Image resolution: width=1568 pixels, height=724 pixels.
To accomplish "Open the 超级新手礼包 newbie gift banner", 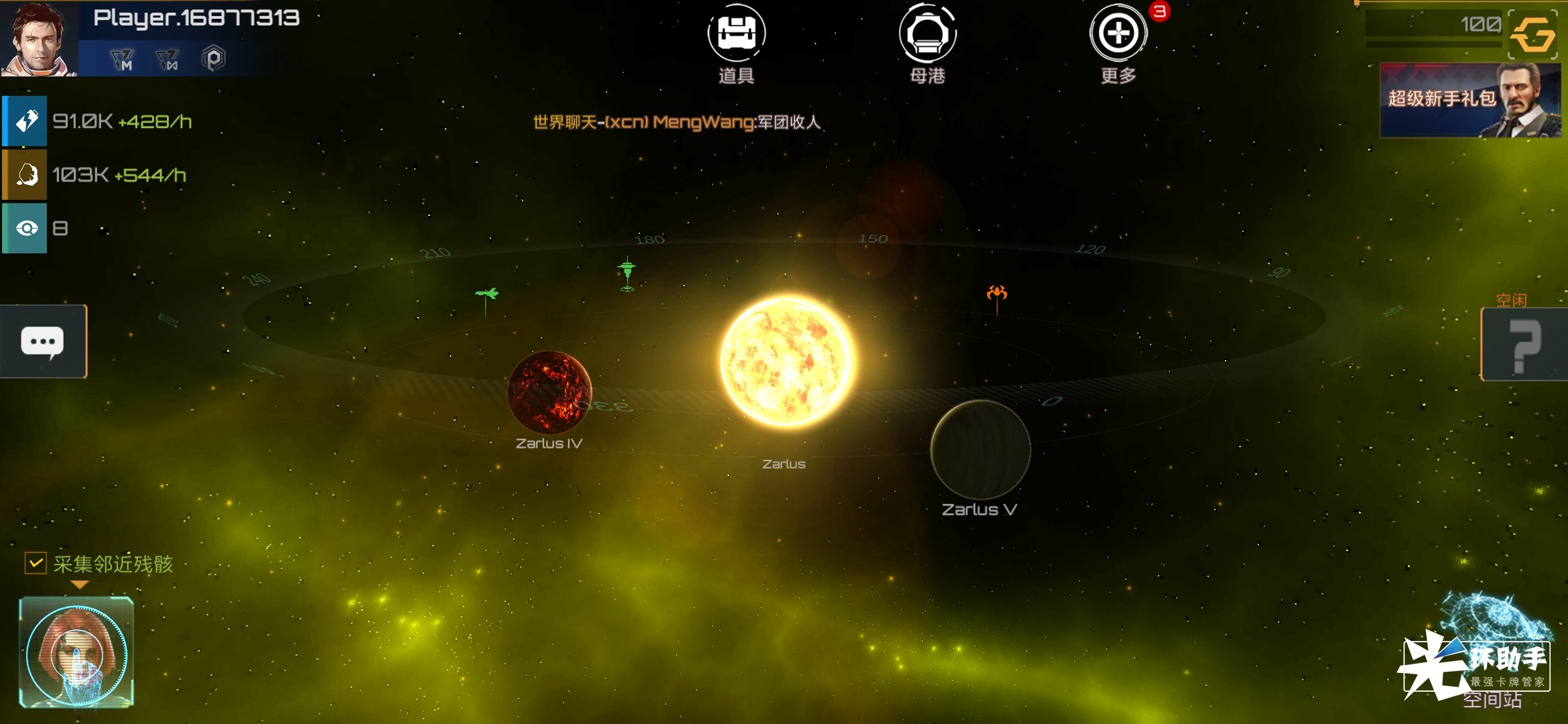I will coord(1470,101).
